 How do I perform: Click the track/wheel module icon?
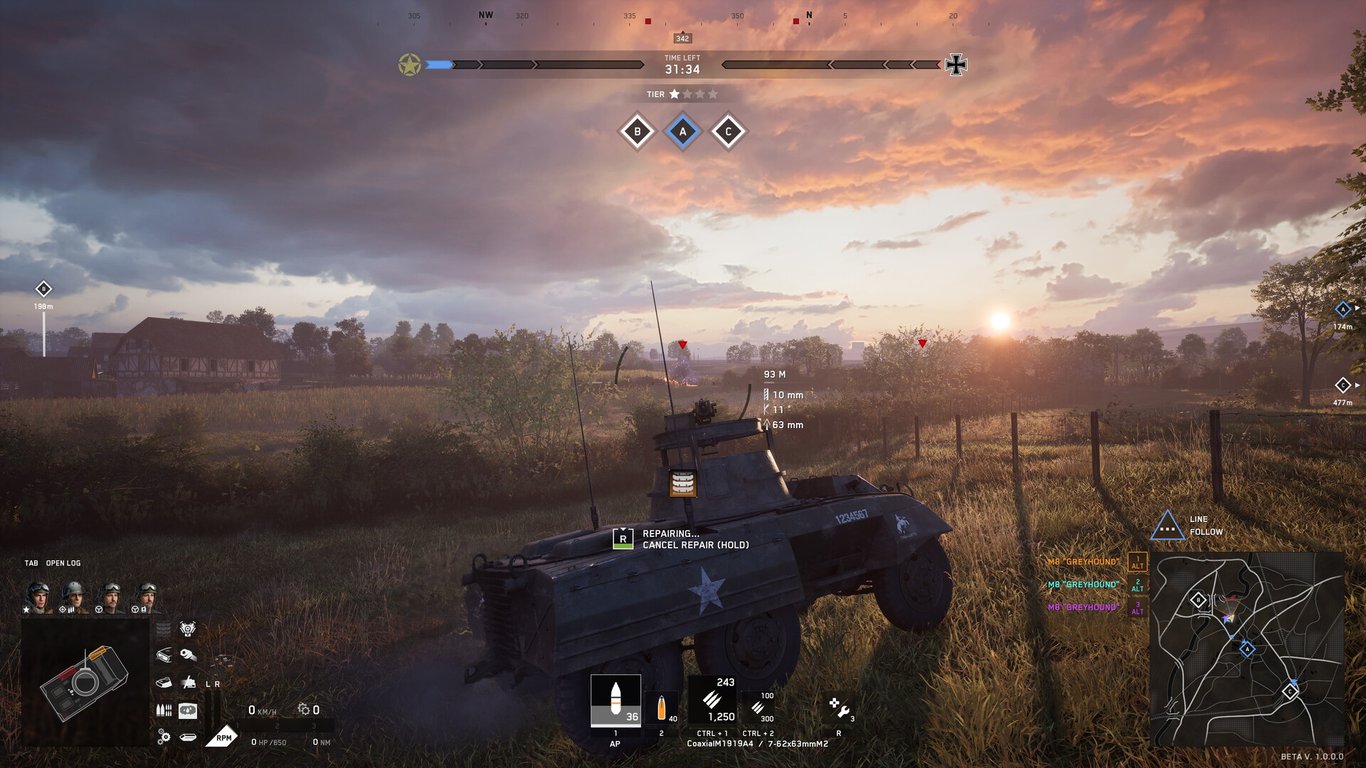[x=187, y=736]
